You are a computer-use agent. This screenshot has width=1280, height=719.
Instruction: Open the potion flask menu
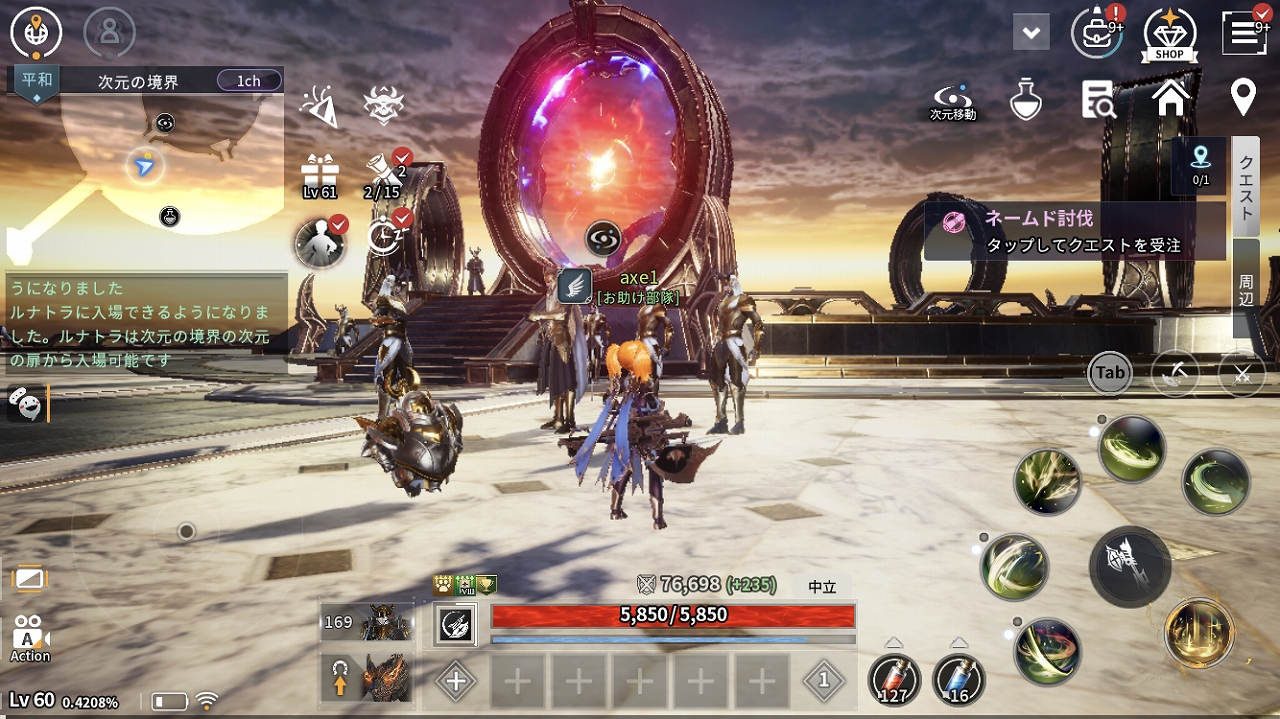click(x=1026, y=99)
